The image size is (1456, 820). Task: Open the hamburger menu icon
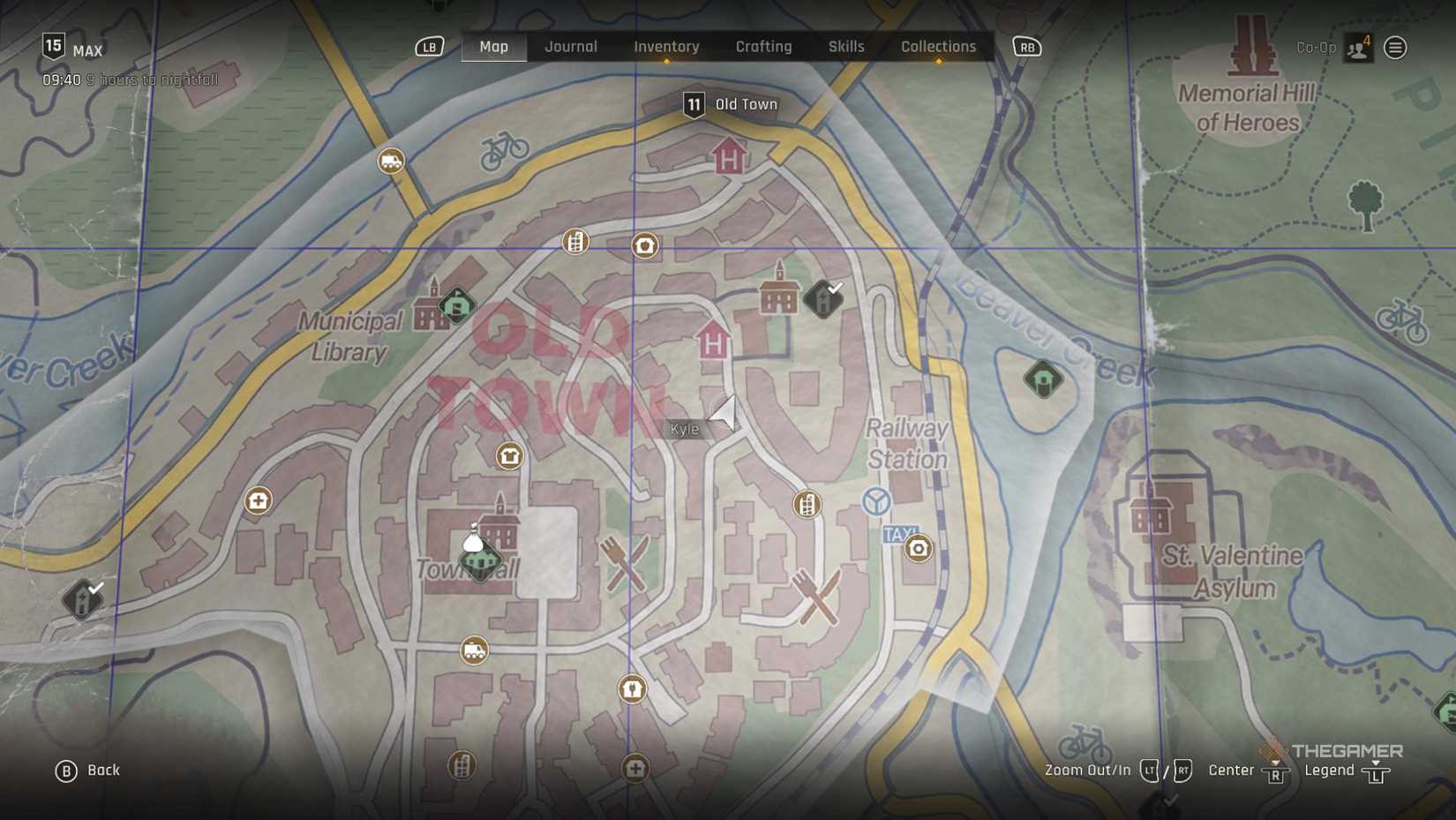(x=1395, y=48)
